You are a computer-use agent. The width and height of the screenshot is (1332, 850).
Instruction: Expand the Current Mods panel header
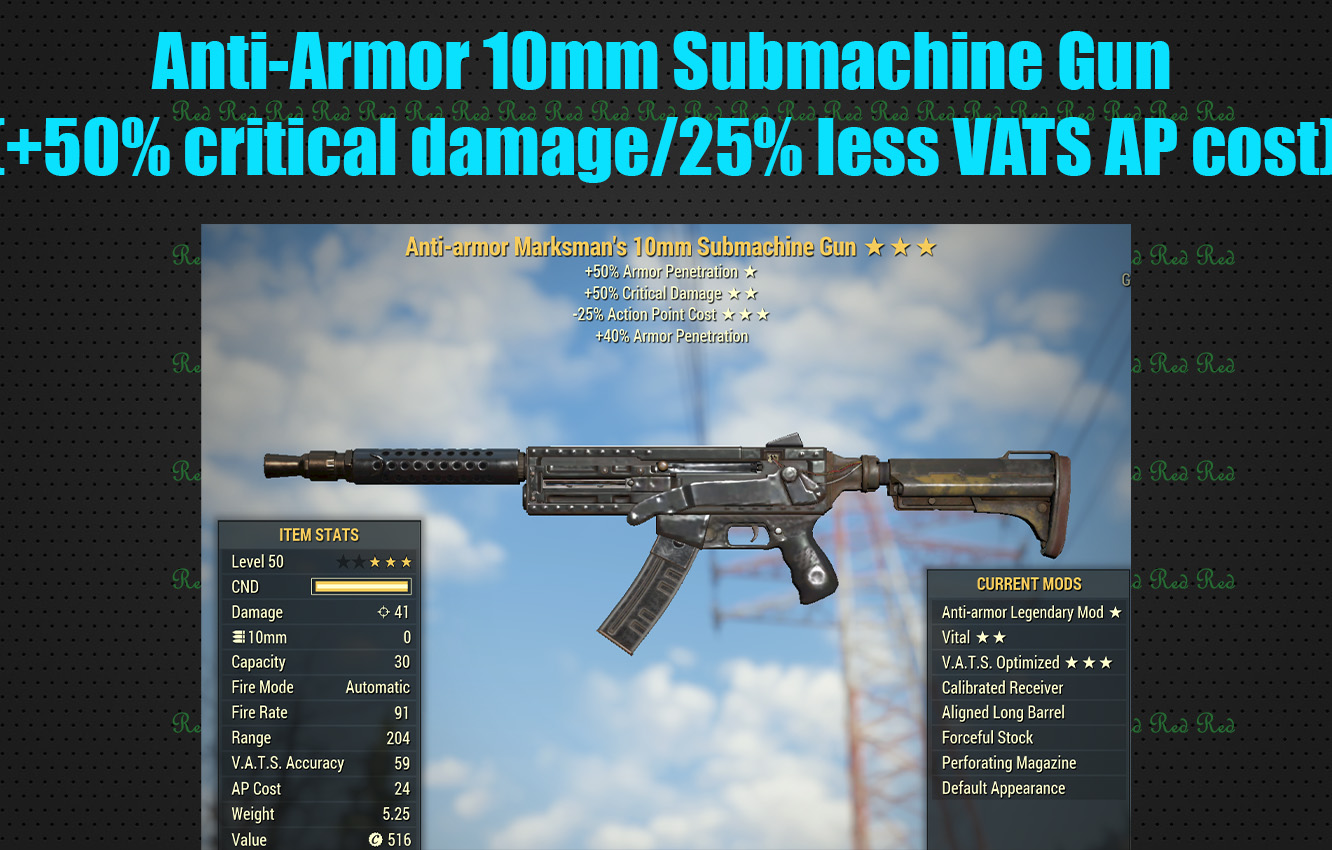tap(1029, 583)
